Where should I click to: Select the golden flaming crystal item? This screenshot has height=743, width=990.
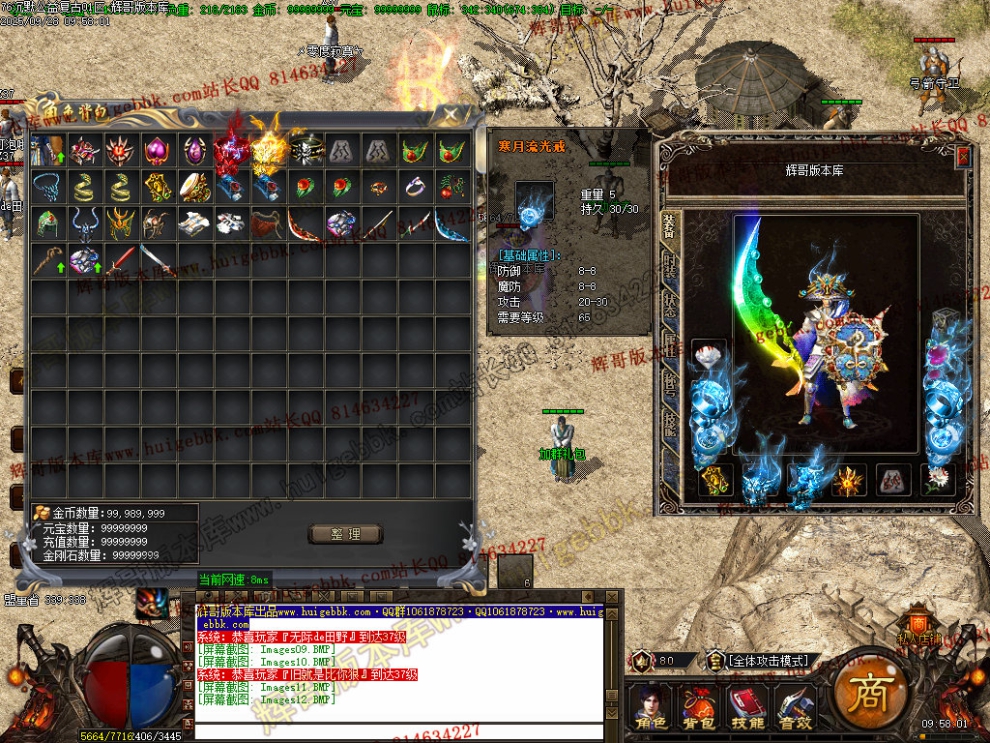[x=268, y=151]
